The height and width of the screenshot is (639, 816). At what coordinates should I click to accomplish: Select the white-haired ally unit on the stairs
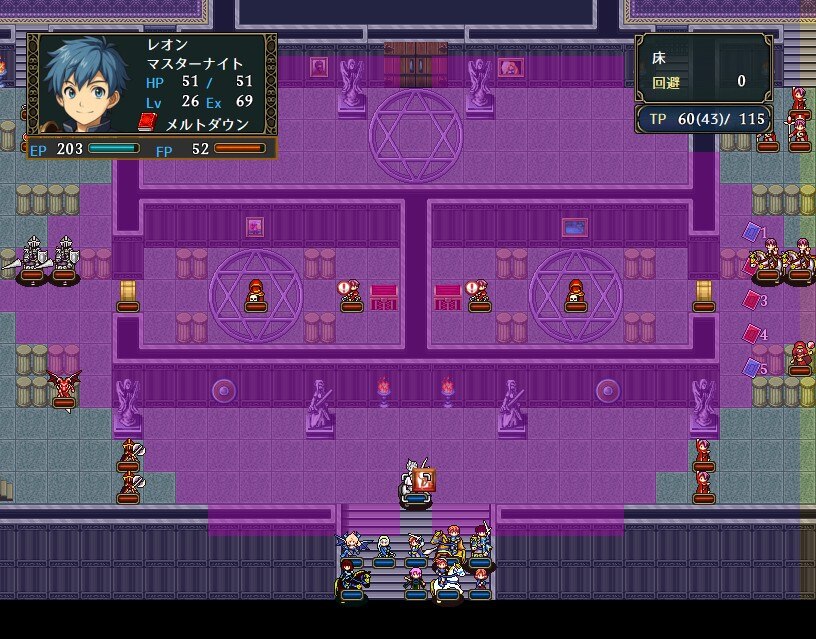point(383,545)
